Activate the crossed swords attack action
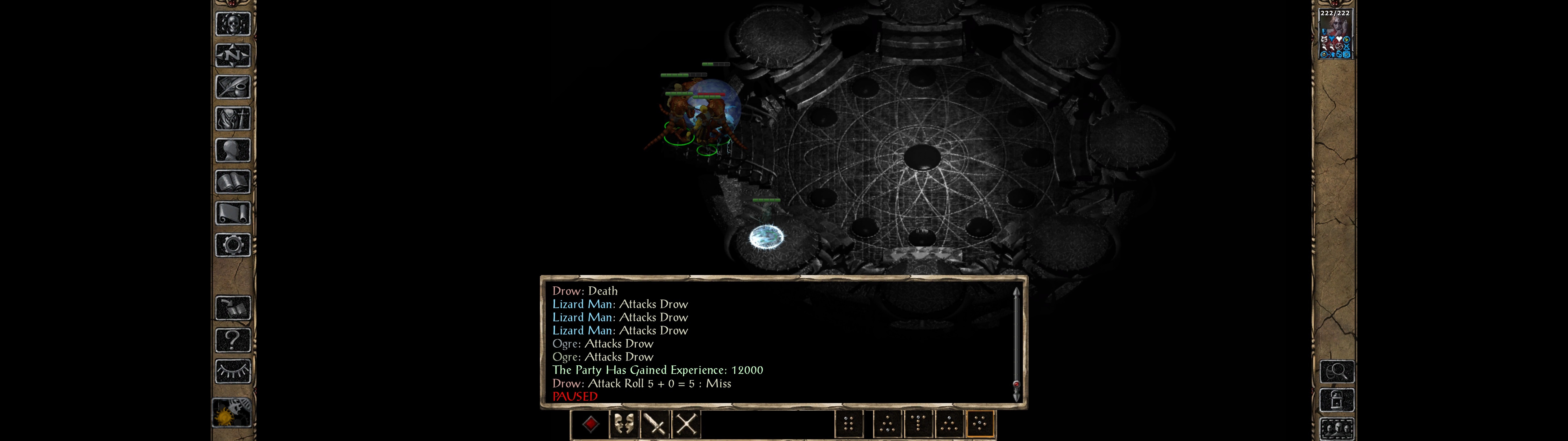The height and width of the screenshot is (441, 1568). pos(687,424)
